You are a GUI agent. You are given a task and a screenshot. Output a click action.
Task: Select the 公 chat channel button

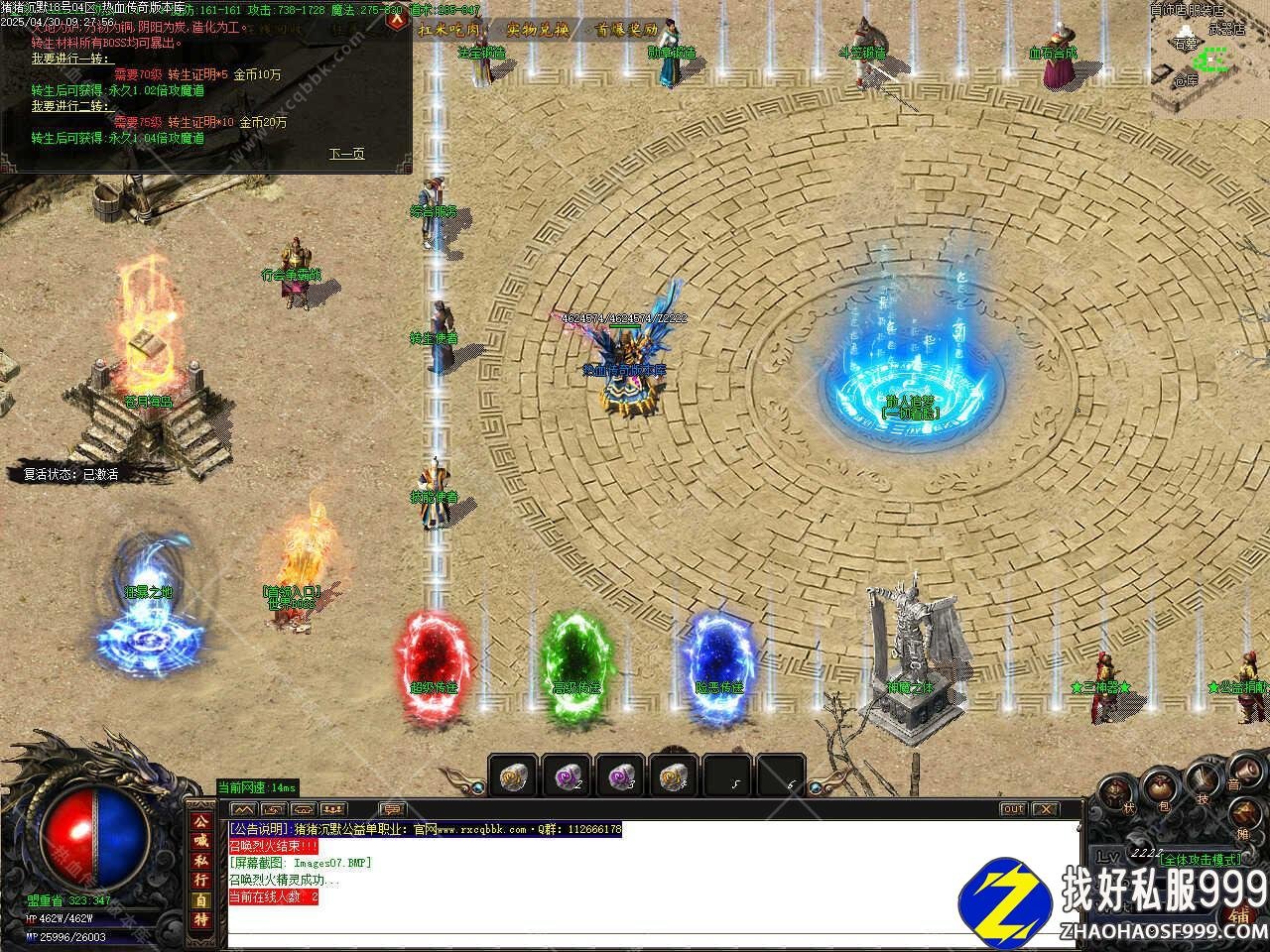coord(201,822)
